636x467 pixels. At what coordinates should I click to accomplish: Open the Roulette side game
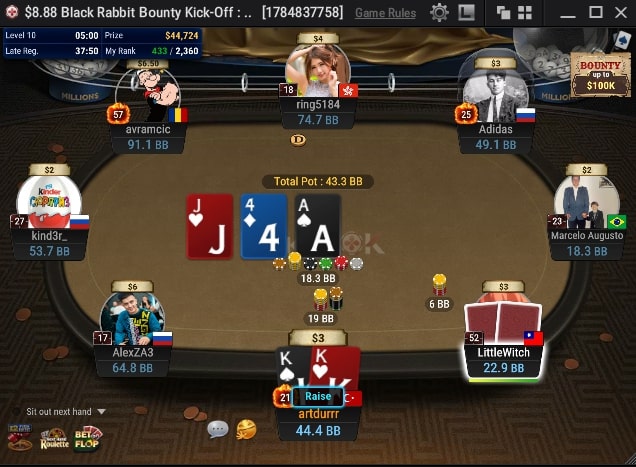[x=55, y=437]
